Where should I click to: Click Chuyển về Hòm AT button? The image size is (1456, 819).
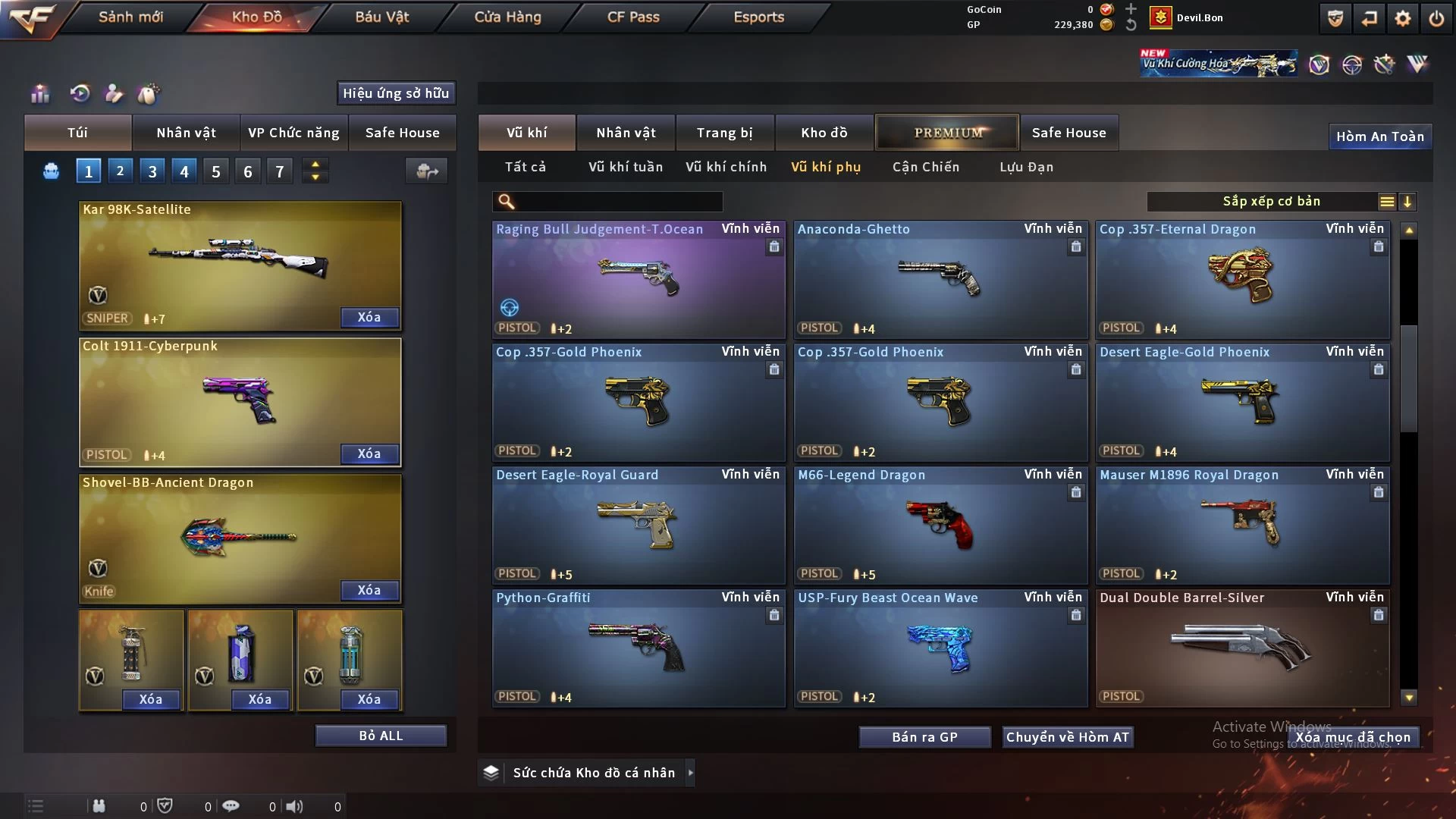[x=1067, y=737]
